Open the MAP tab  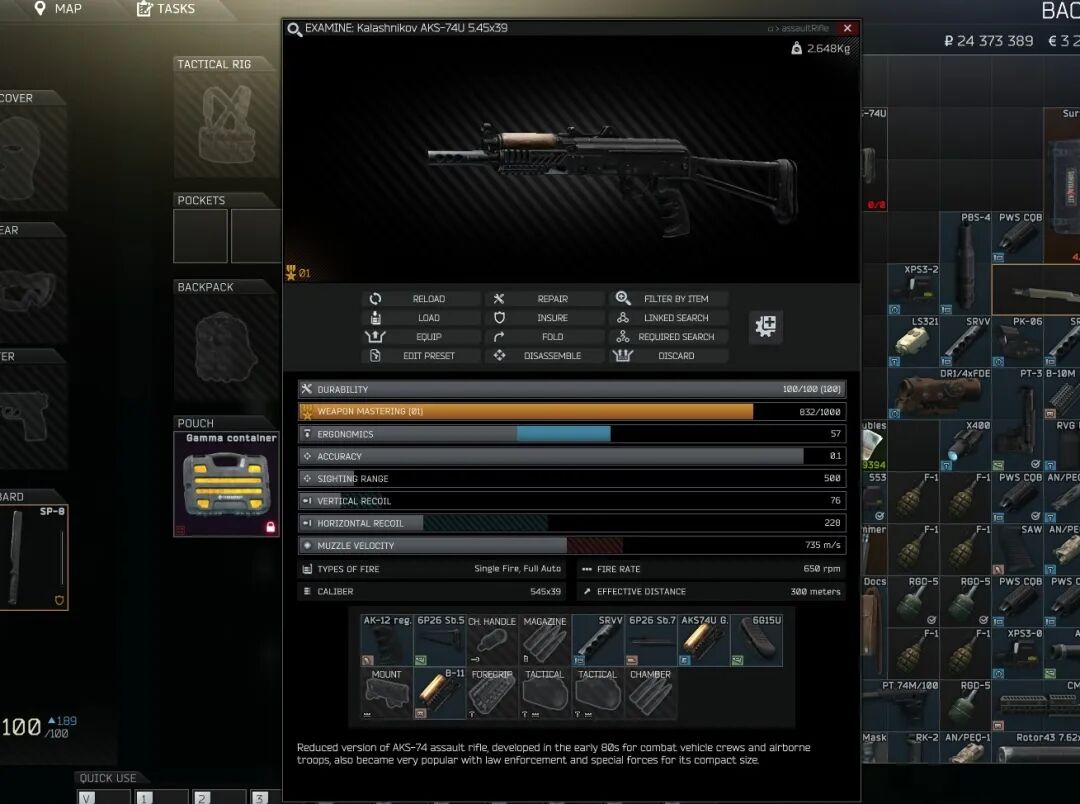coord(58,9)
